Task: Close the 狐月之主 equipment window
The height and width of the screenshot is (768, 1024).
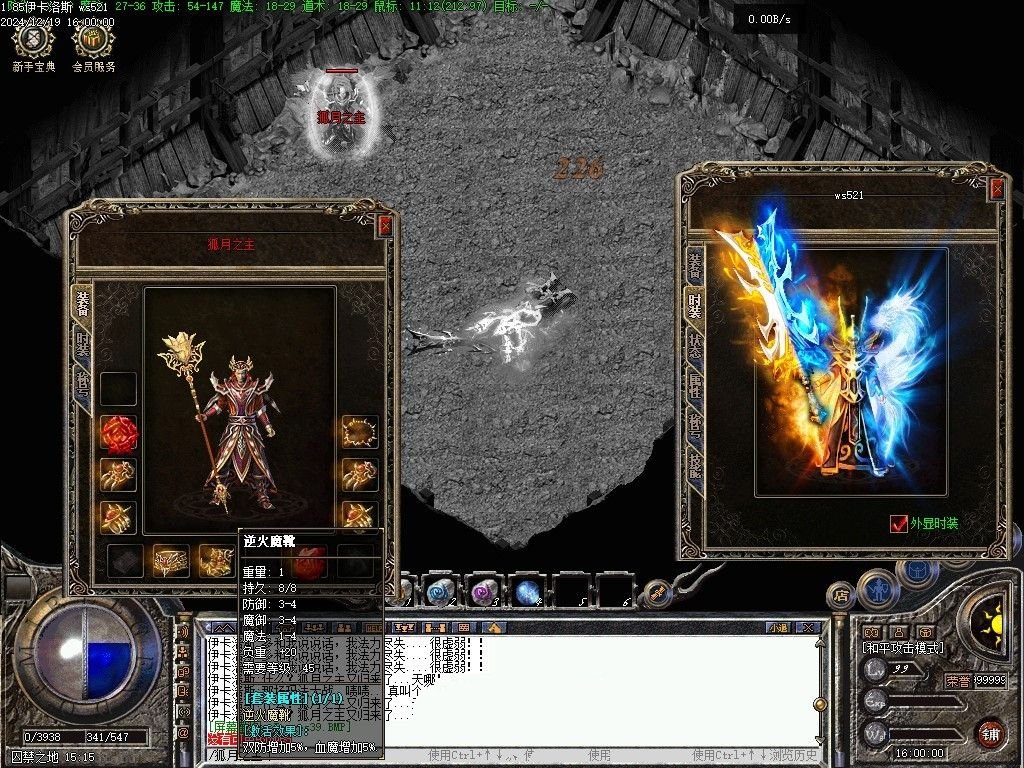Action: pyautogui.click(x=386, y=227)
